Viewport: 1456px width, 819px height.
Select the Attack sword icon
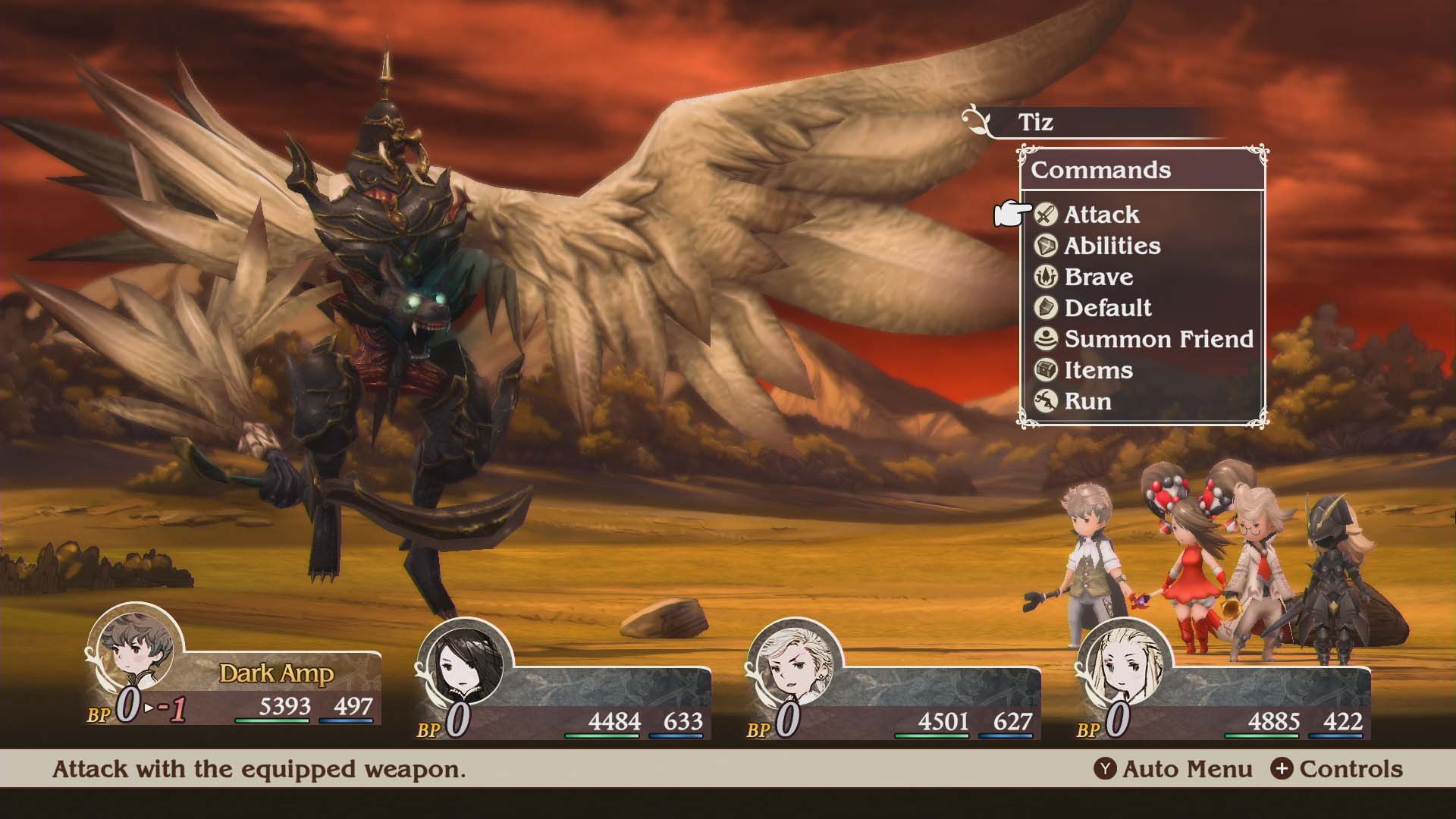[1045, 215]
